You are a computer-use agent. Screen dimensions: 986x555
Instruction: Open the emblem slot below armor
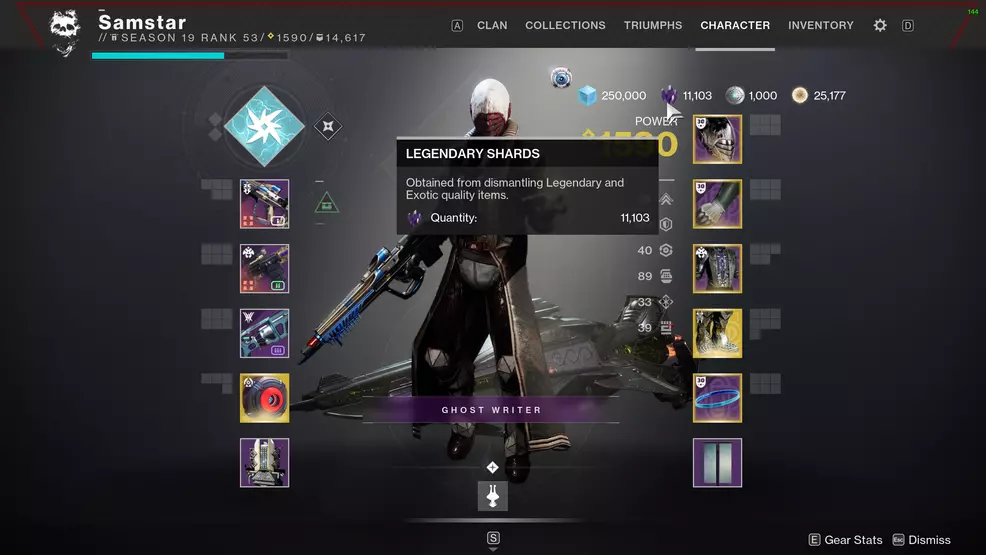coord(717,463)
